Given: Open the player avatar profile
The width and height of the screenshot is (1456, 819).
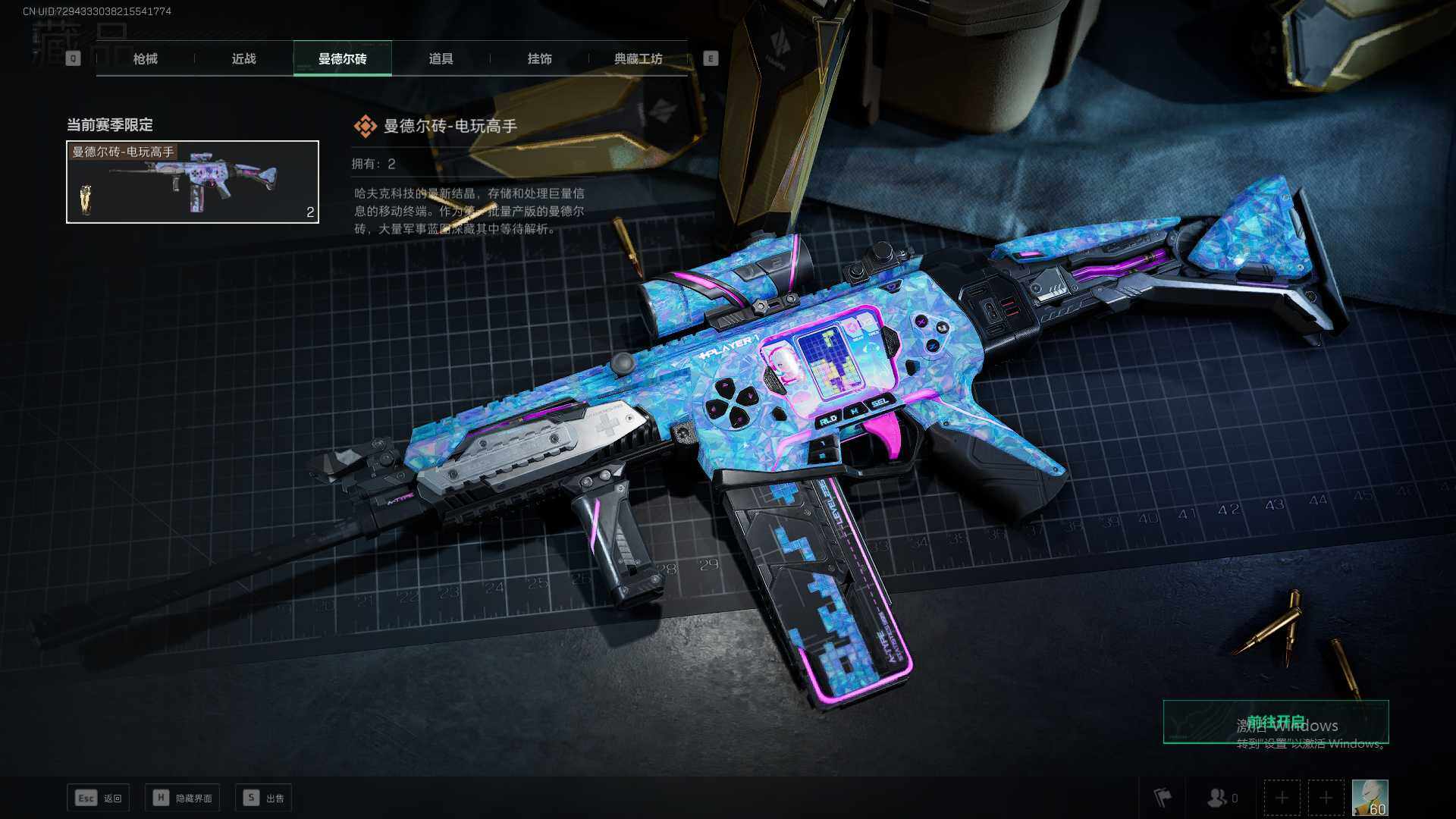Looking at the screenshot, I should 1370,798.
